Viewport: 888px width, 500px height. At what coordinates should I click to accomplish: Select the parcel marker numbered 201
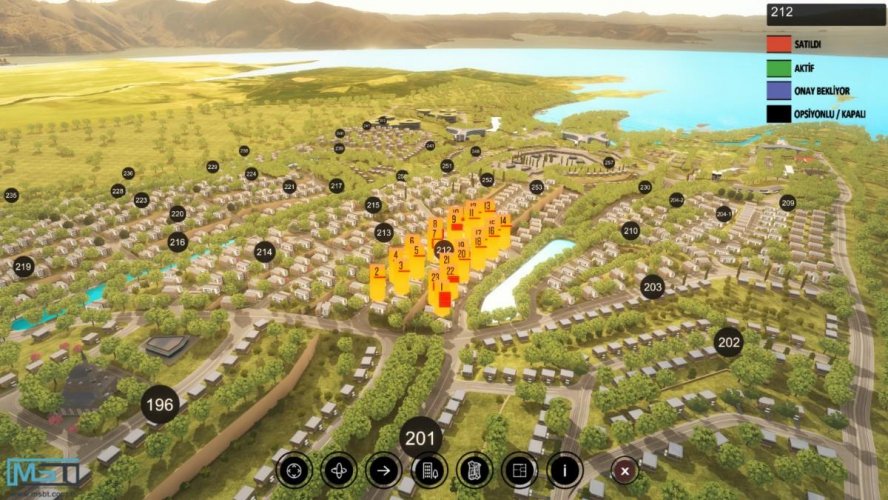tap(421, 437)
